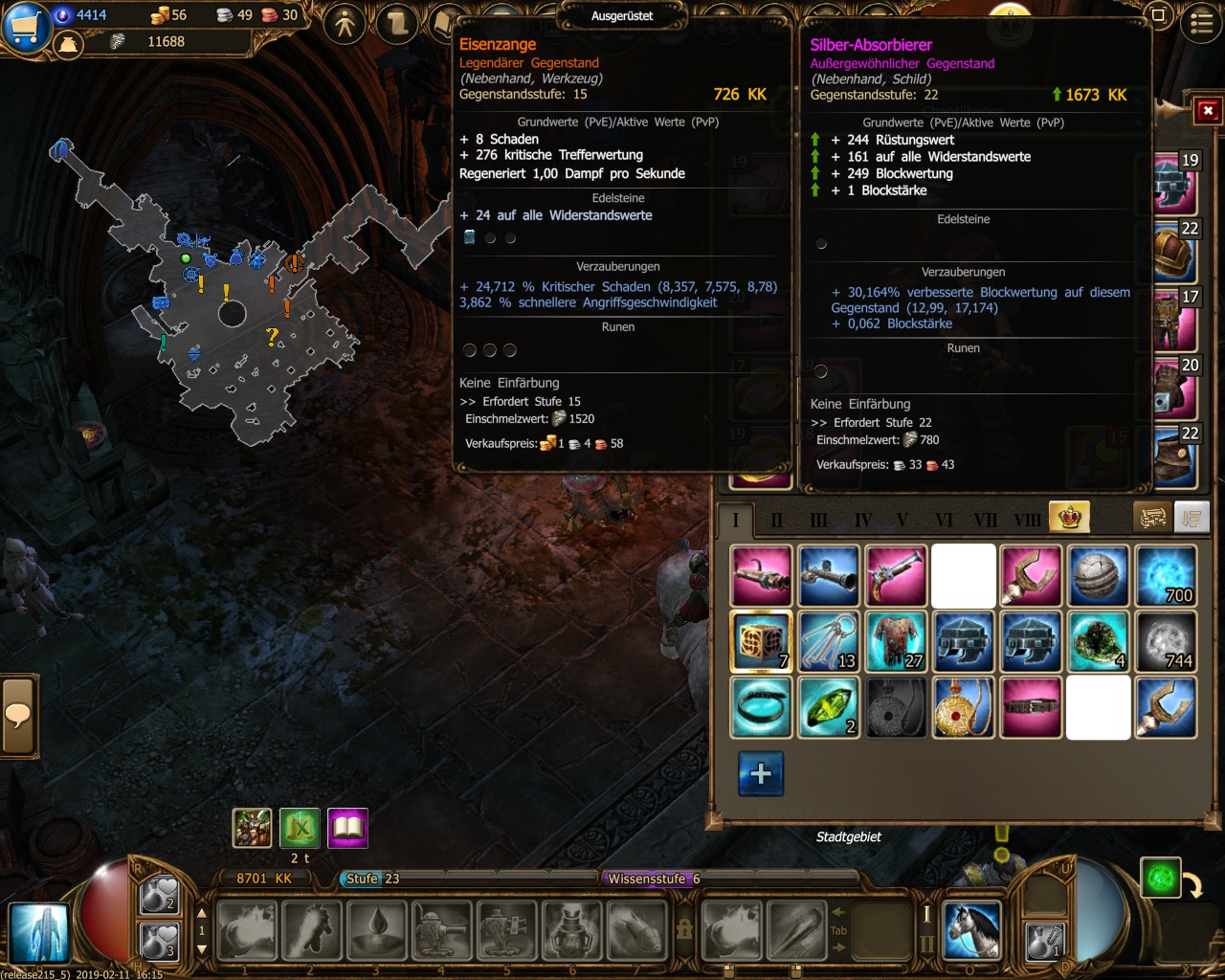Sort the inventory items

pyautogui.click(x=1192, y=518)
